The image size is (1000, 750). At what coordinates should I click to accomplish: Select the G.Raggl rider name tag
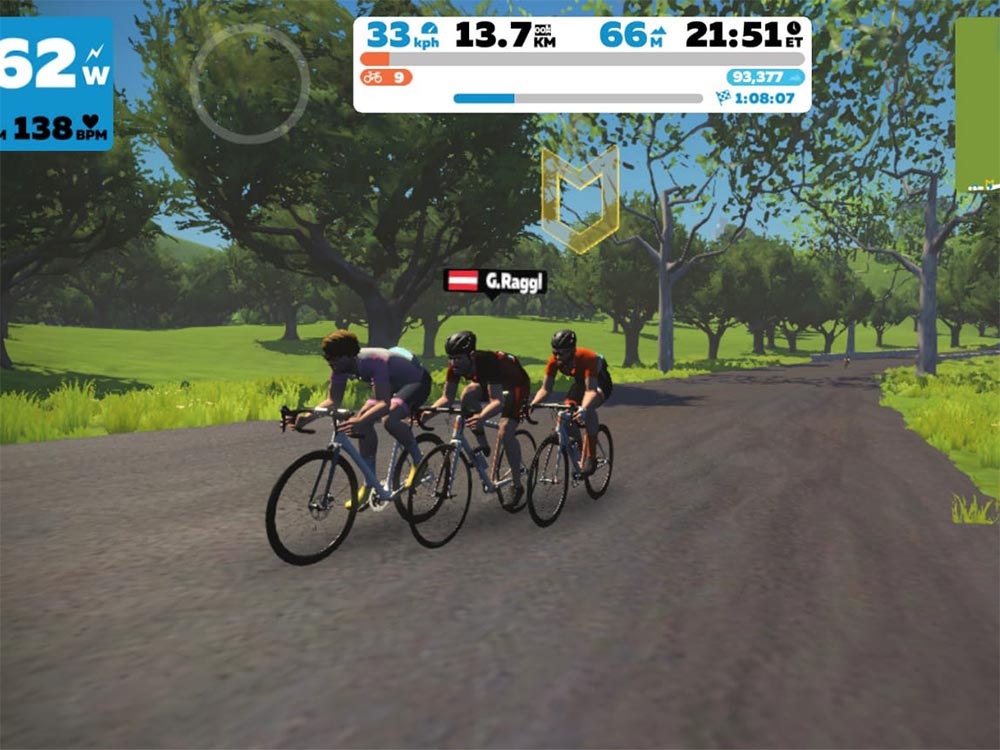pos(496,282)
